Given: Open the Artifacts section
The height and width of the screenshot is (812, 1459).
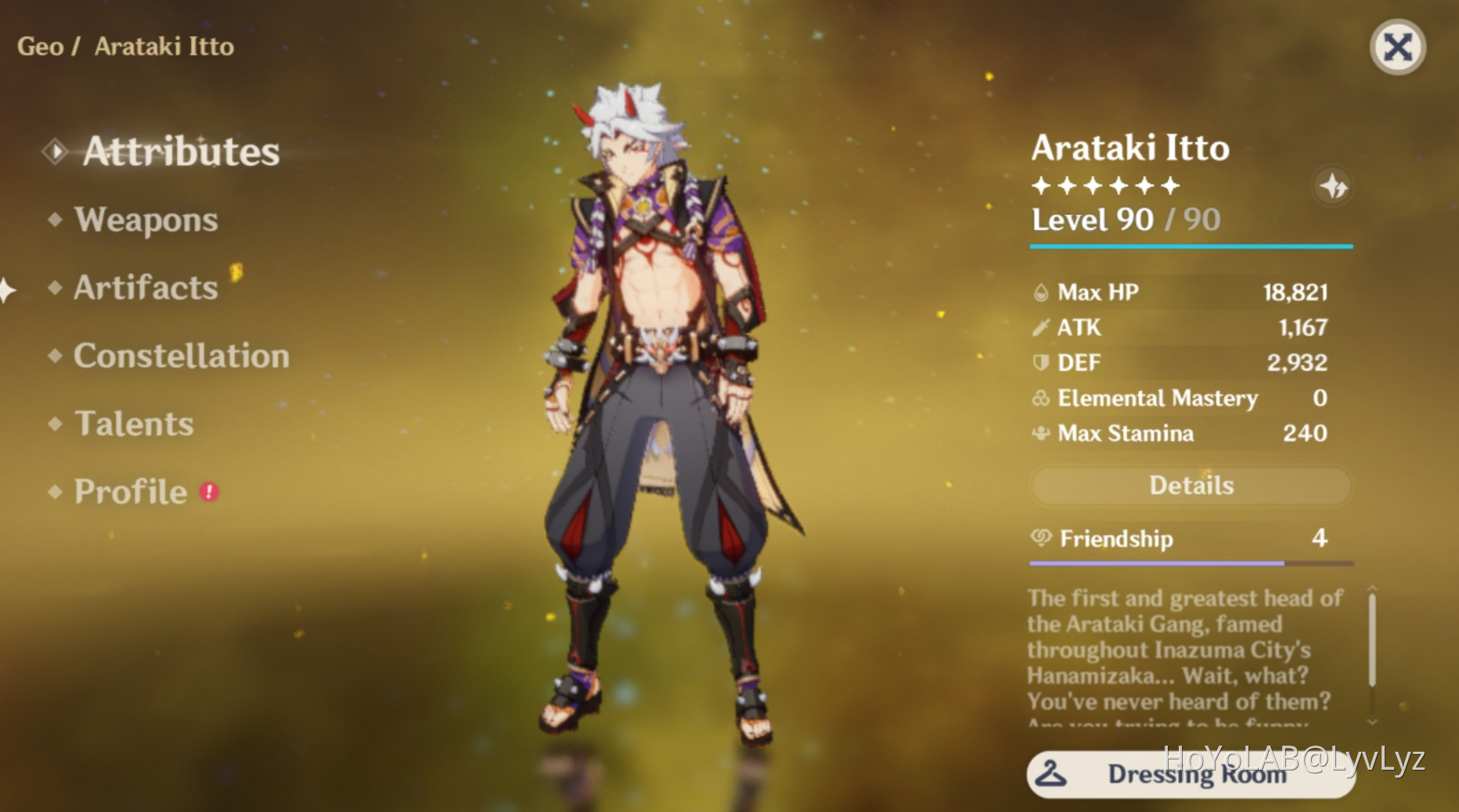Looking at the screenshot, I should [143, 289].
